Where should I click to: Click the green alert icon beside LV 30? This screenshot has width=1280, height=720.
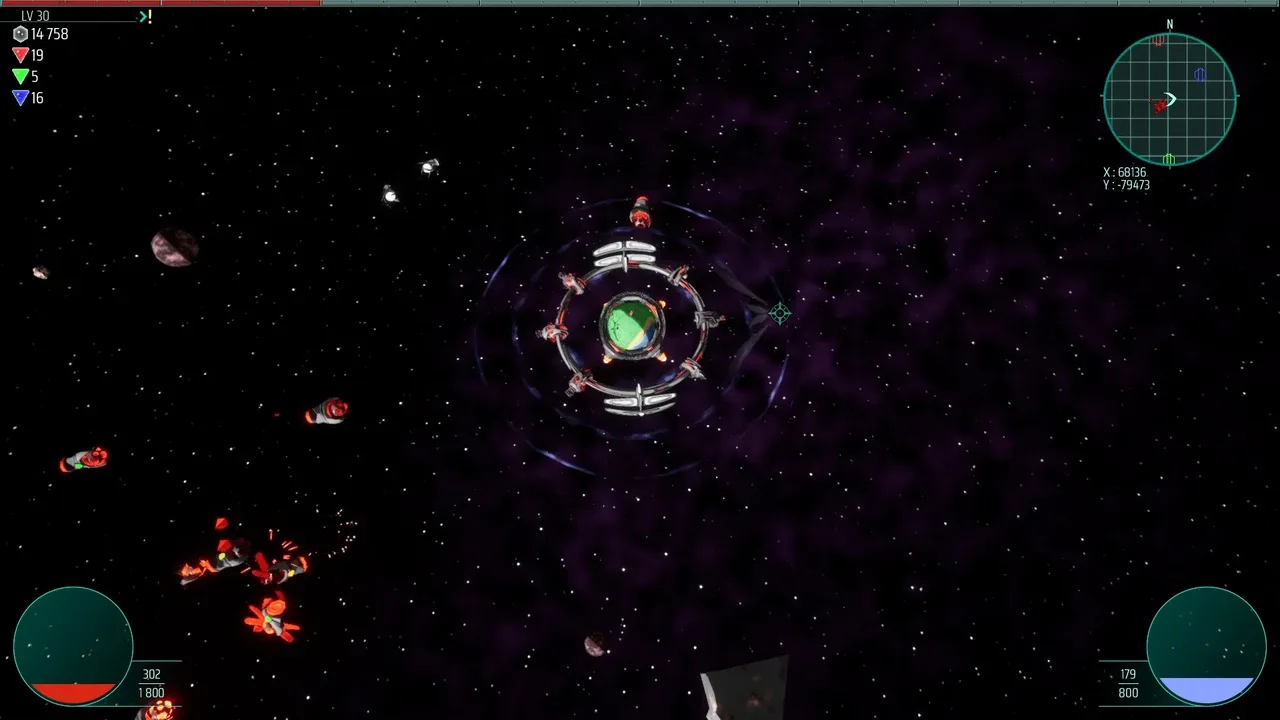tap(145, 16)
